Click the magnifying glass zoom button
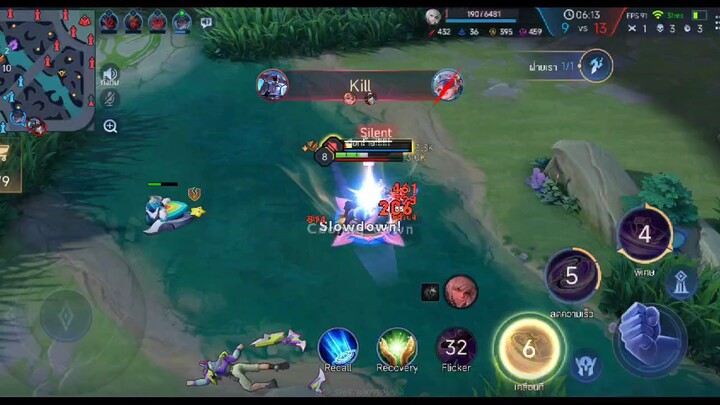This screenshot has width=720, height=405. coord(110,126)
